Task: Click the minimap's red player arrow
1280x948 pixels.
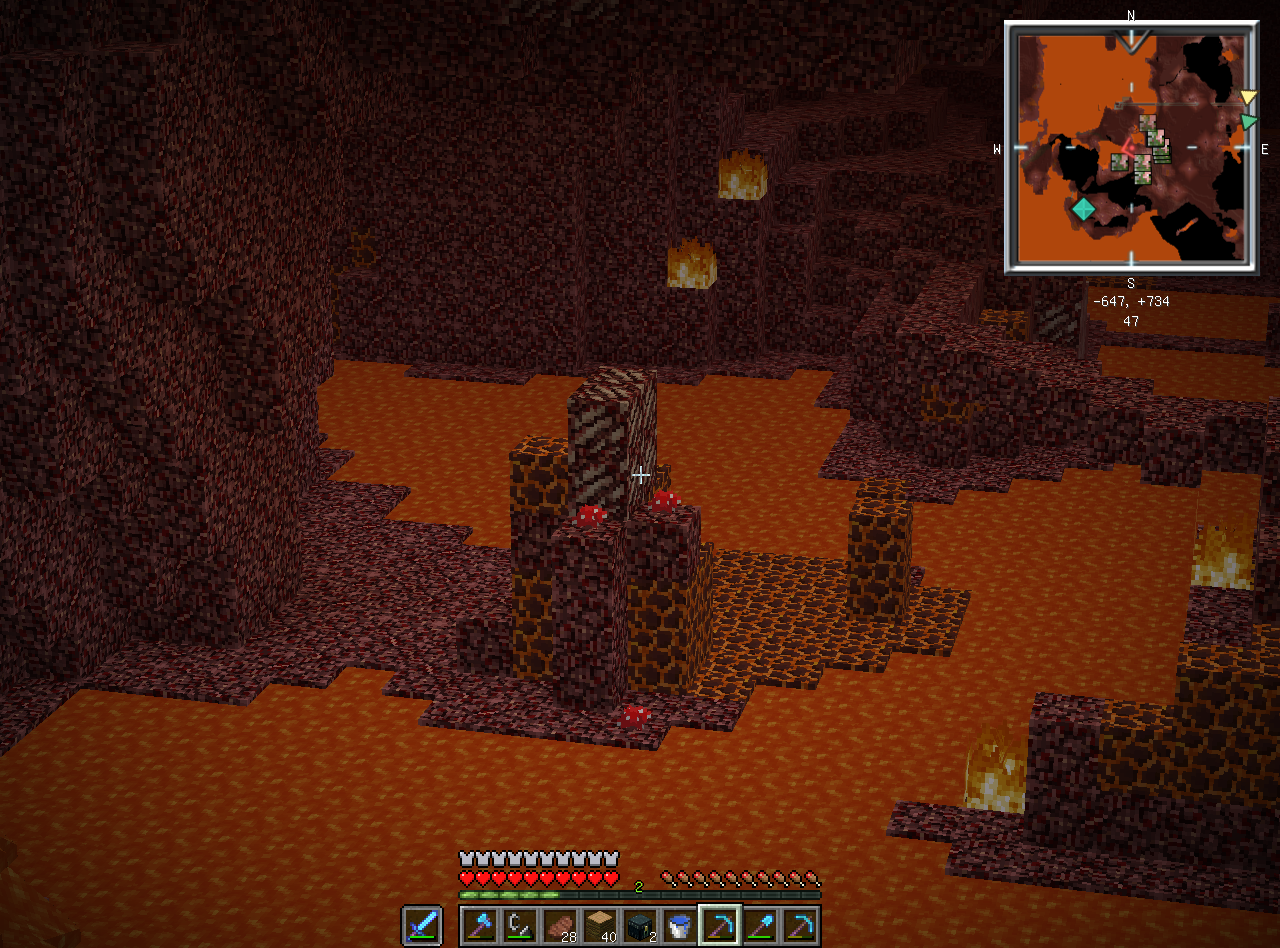Action: 1128,149
